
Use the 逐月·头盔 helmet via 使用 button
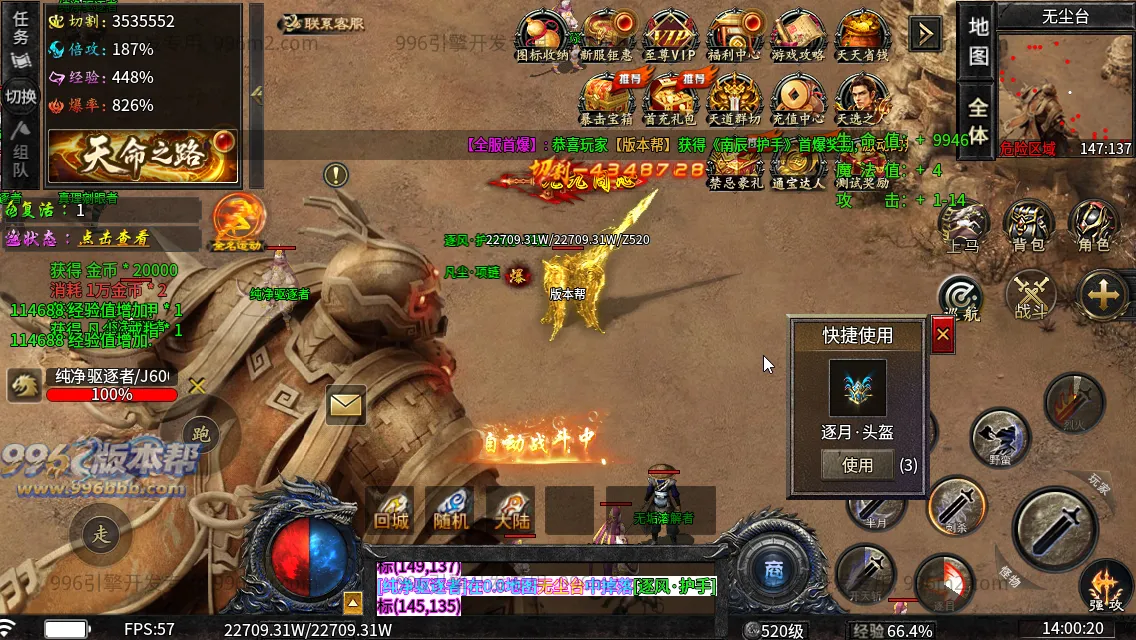coord(857,465)
